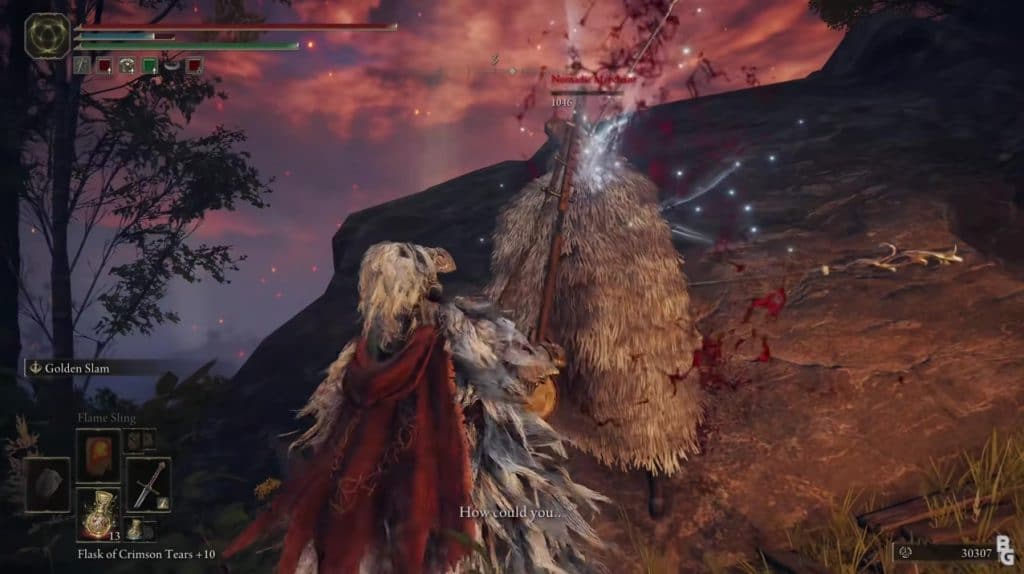Click the circular emblem beside the health bar
Screen dimensions: 1024x574
[x=47, y=35]
